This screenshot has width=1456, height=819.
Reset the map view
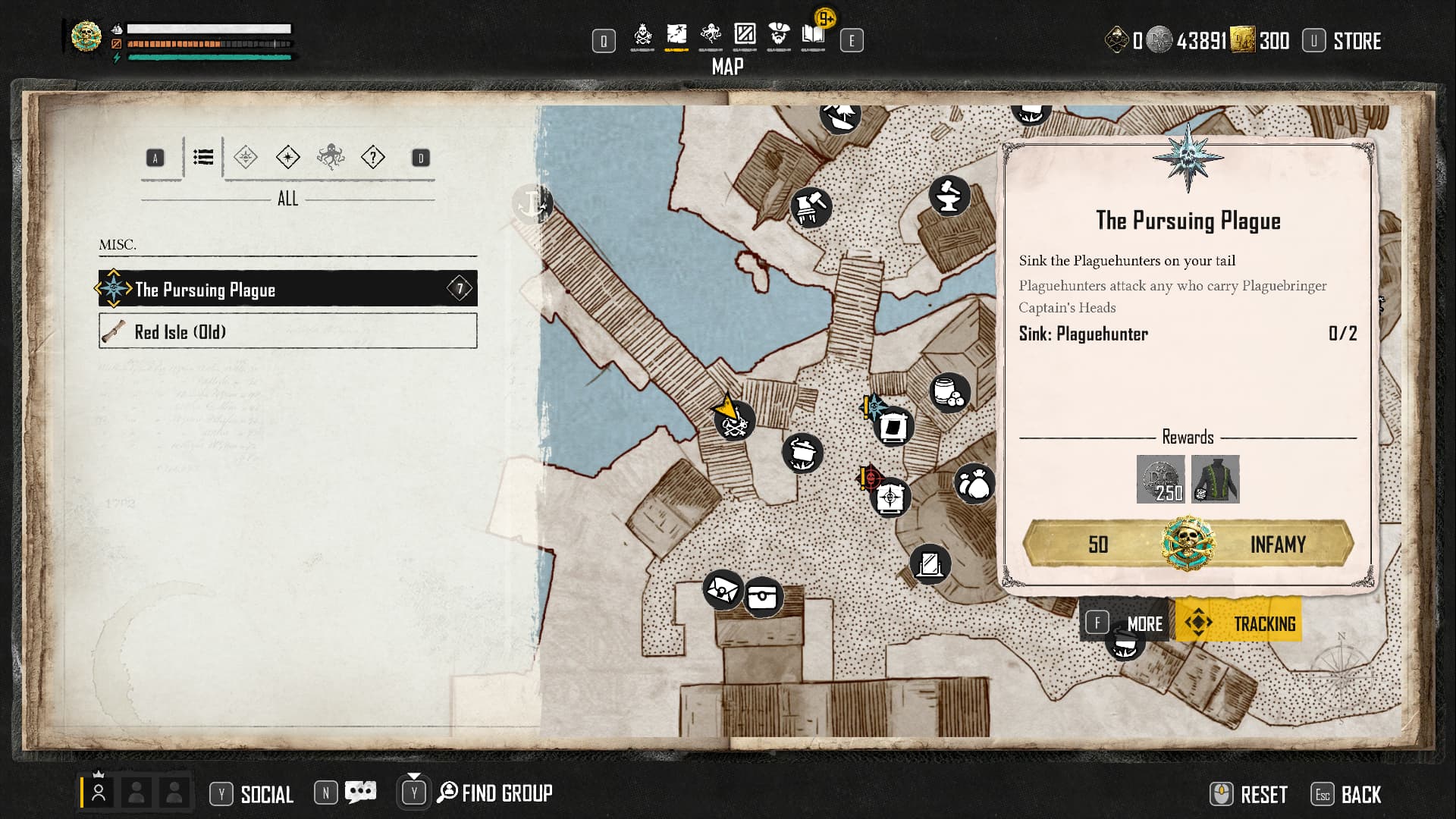tap(1249, 795)
